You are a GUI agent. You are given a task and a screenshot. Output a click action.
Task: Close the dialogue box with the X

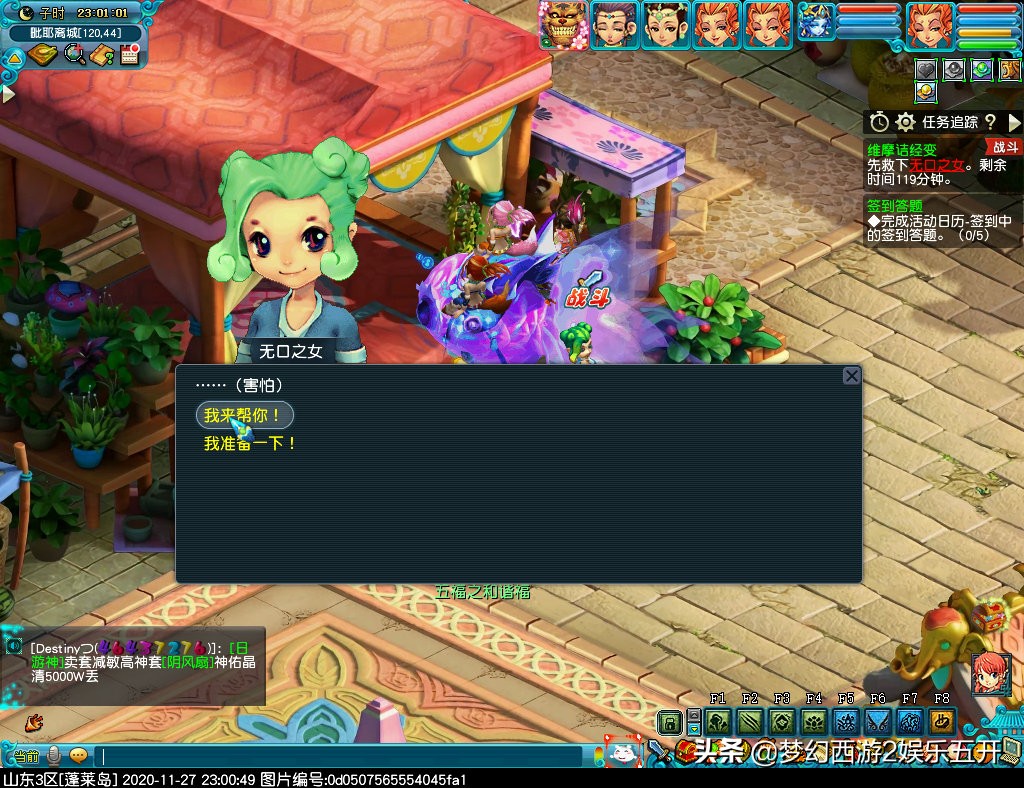click(851, 376)
